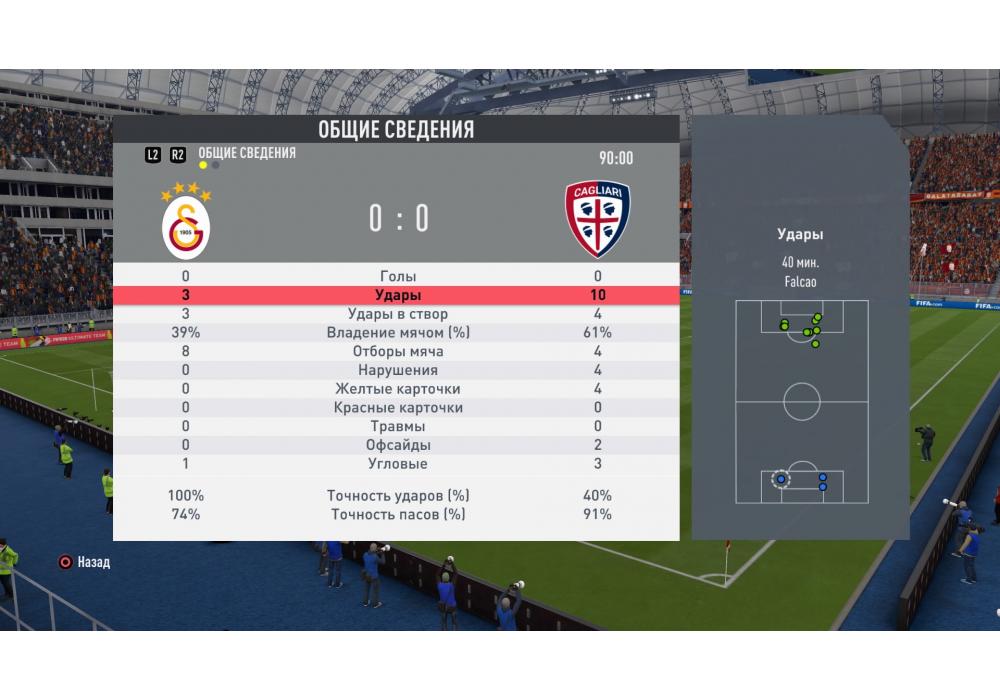Select the Точность ударов (%) row
Screen dimensions: 1000x700
(x=398, y=496)
